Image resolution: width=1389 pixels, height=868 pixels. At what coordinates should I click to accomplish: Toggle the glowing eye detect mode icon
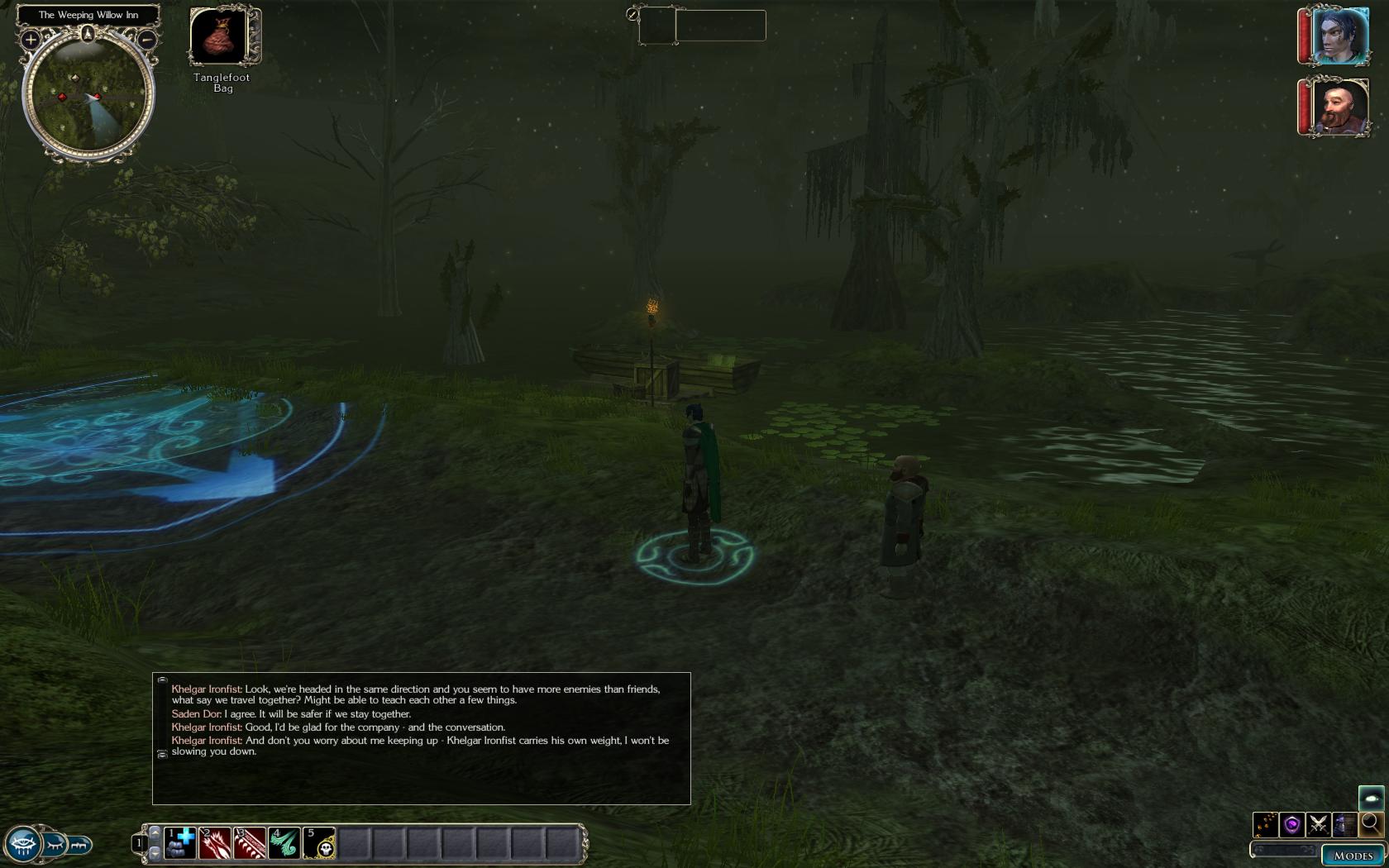[x=1371, y=799]
